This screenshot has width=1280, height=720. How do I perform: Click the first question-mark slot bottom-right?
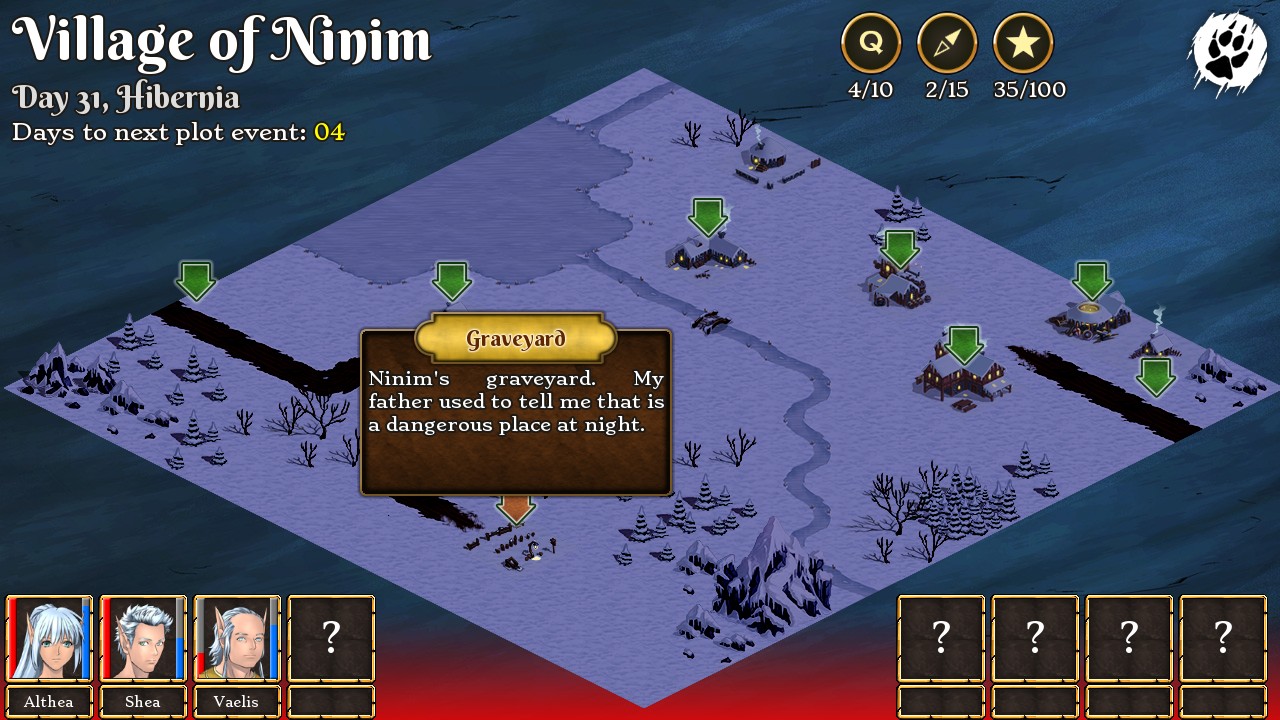click(940, 638)
